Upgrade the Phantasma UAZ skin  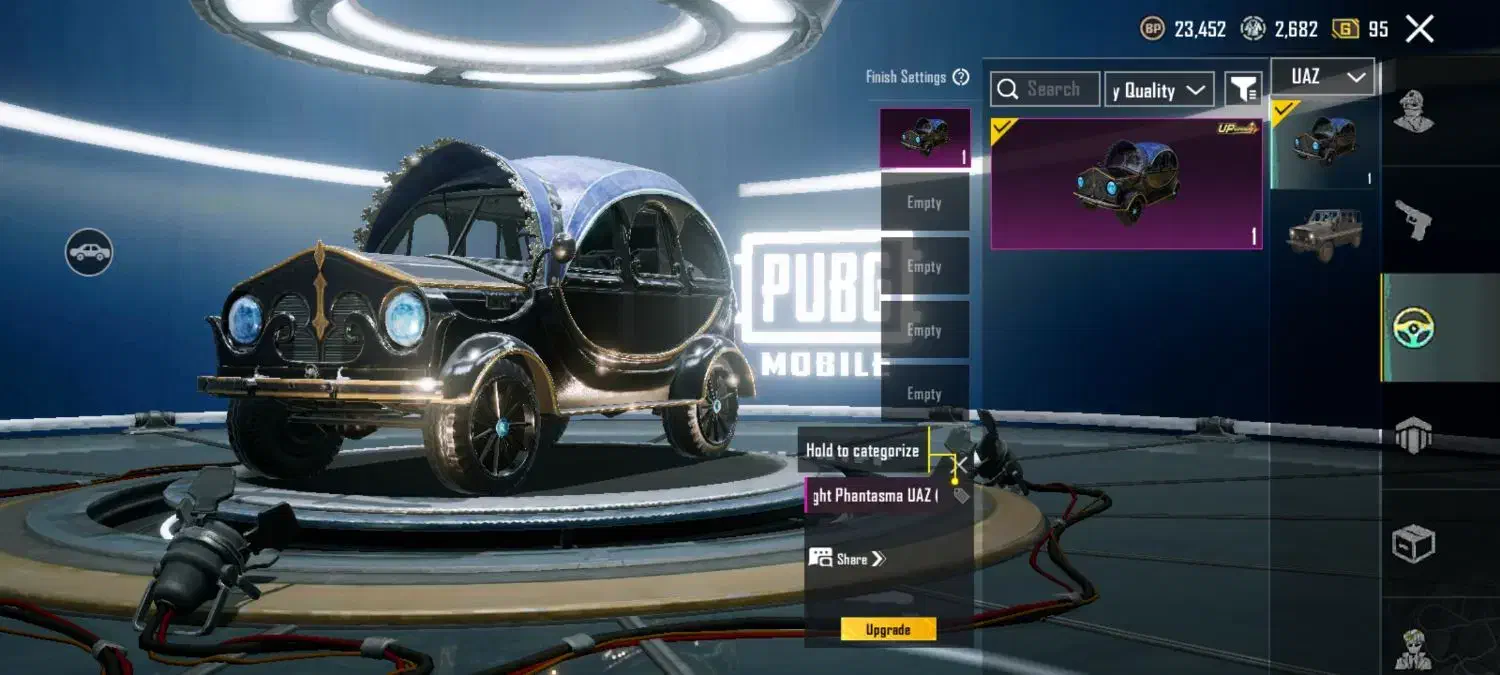point(888,629)
